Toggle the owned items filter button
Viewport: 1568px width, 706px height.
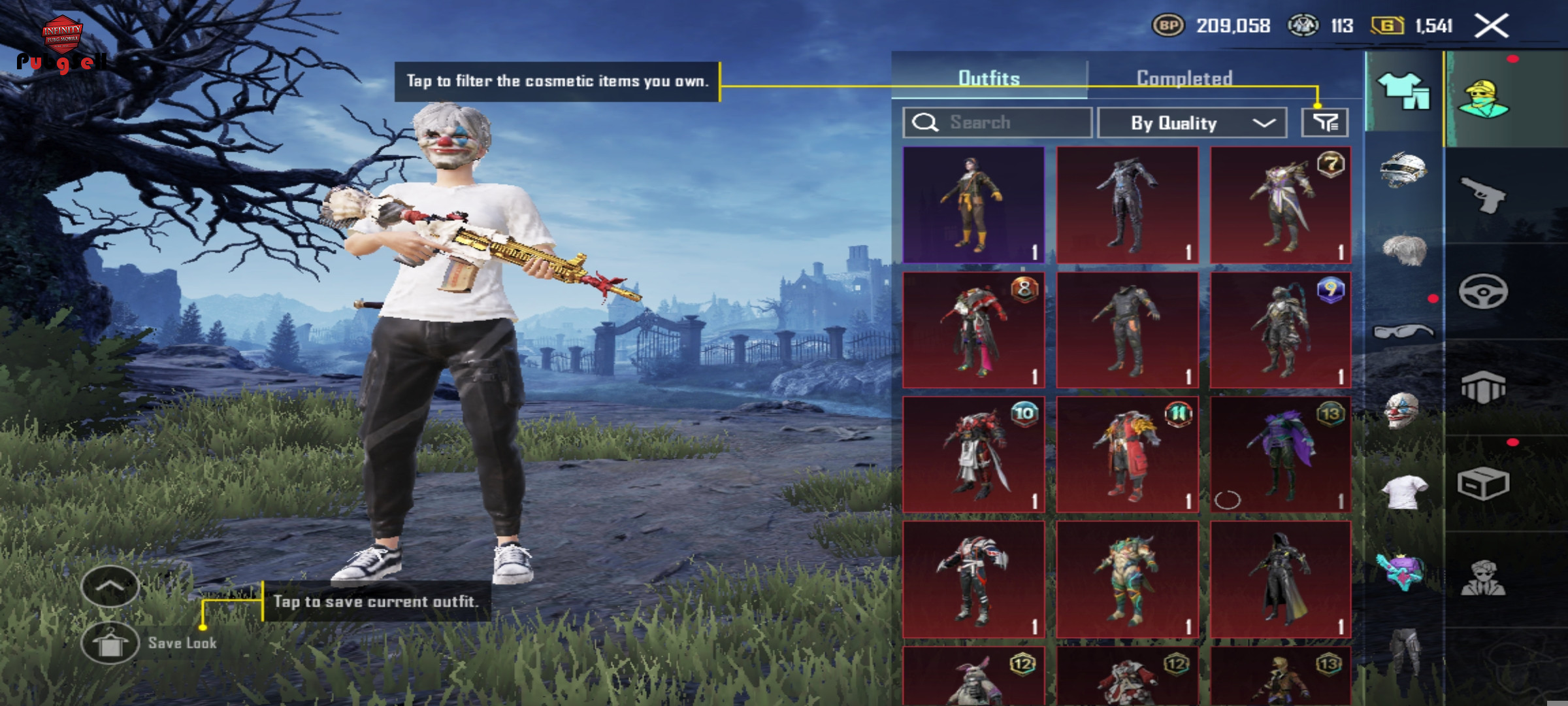pos(1324,122)
